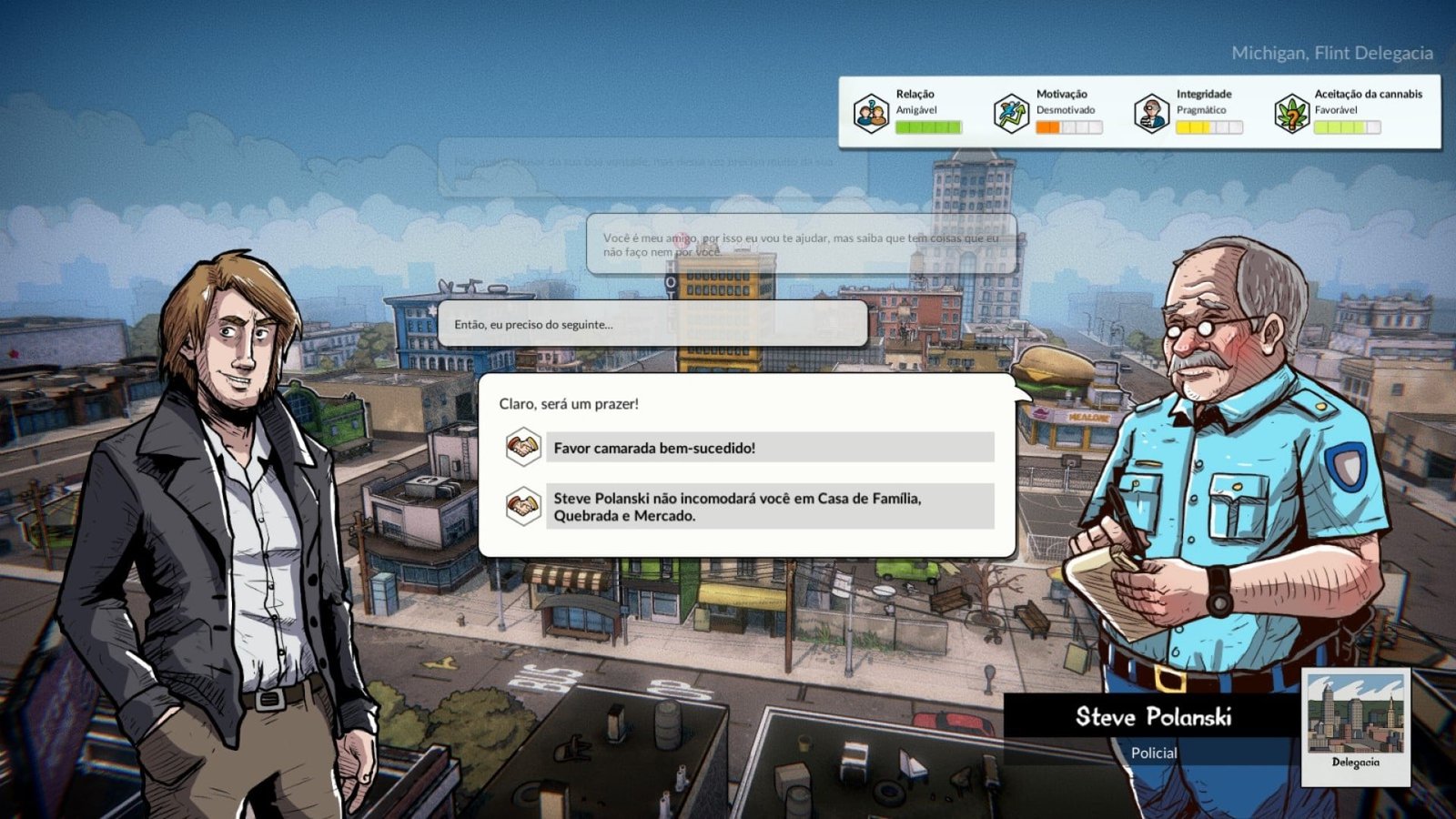Click the Aceitação da cannabis leaf icon

point(1291,114)
